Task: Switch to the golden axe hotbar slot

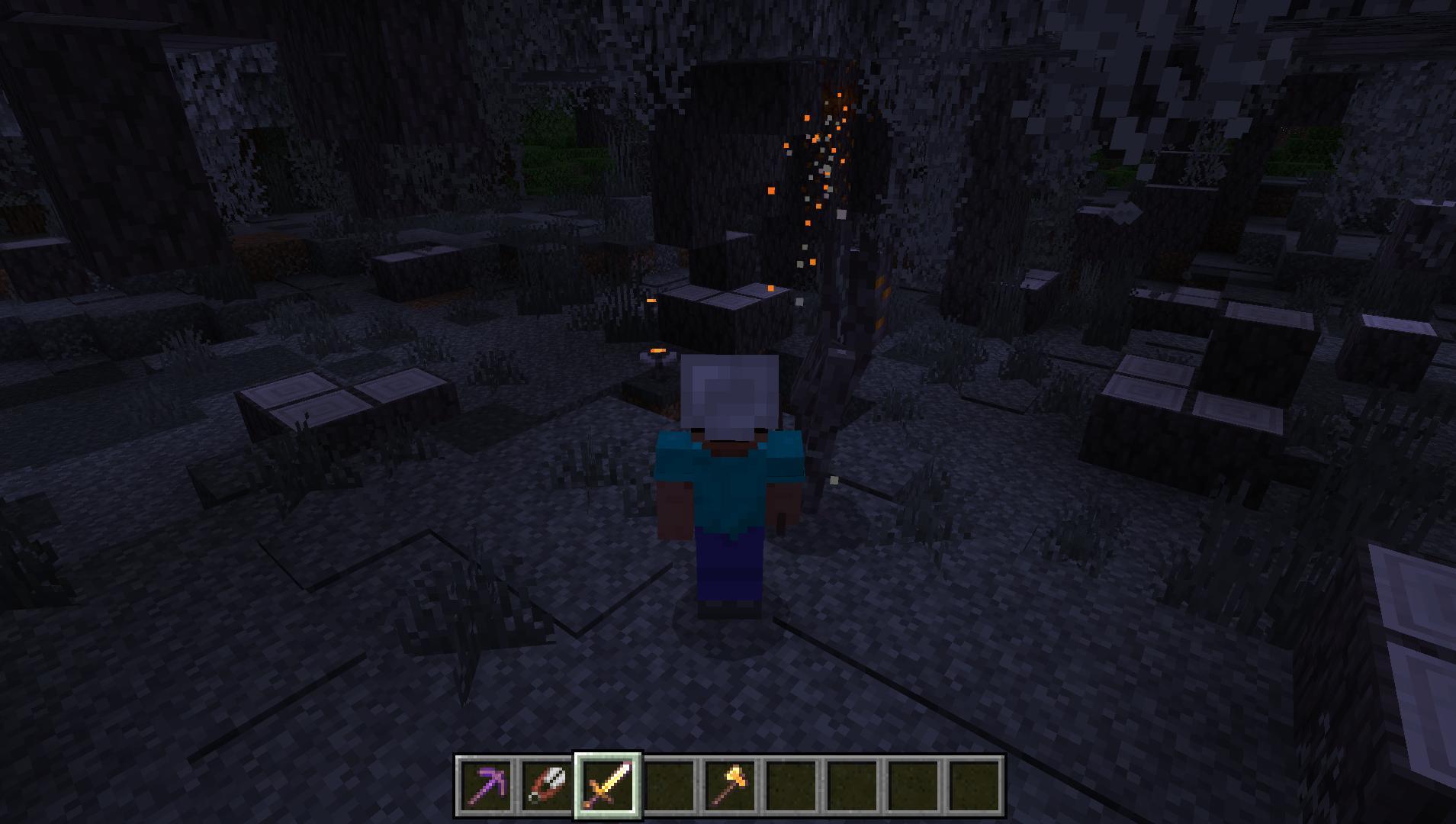Action: tap(731, 786)
